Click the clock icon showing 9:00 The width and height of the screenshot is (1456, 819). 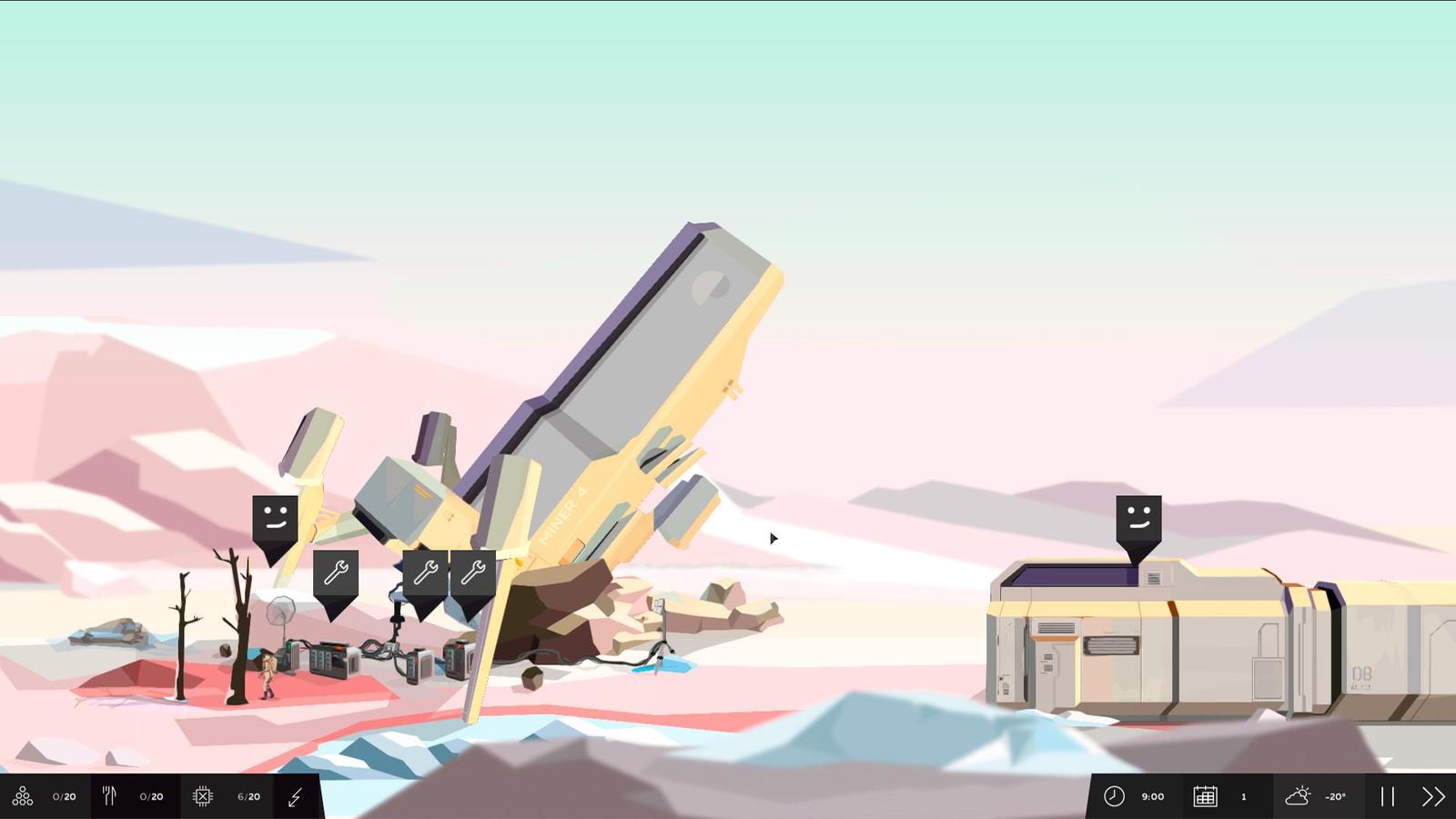point(1114,796)
